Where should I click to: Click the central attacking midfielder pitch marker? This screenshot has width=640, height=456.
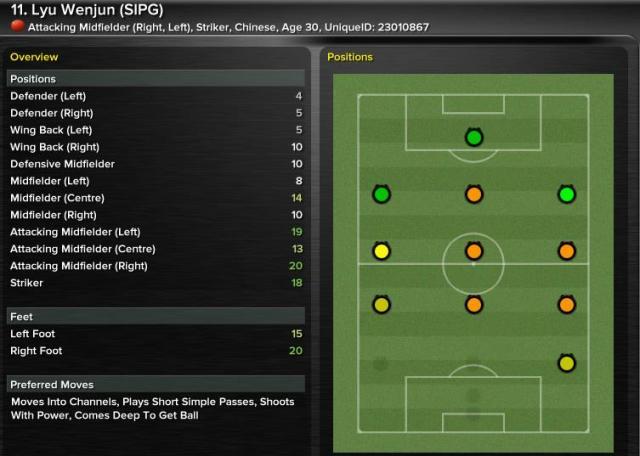pyautogui.click(x=473, y=194)
